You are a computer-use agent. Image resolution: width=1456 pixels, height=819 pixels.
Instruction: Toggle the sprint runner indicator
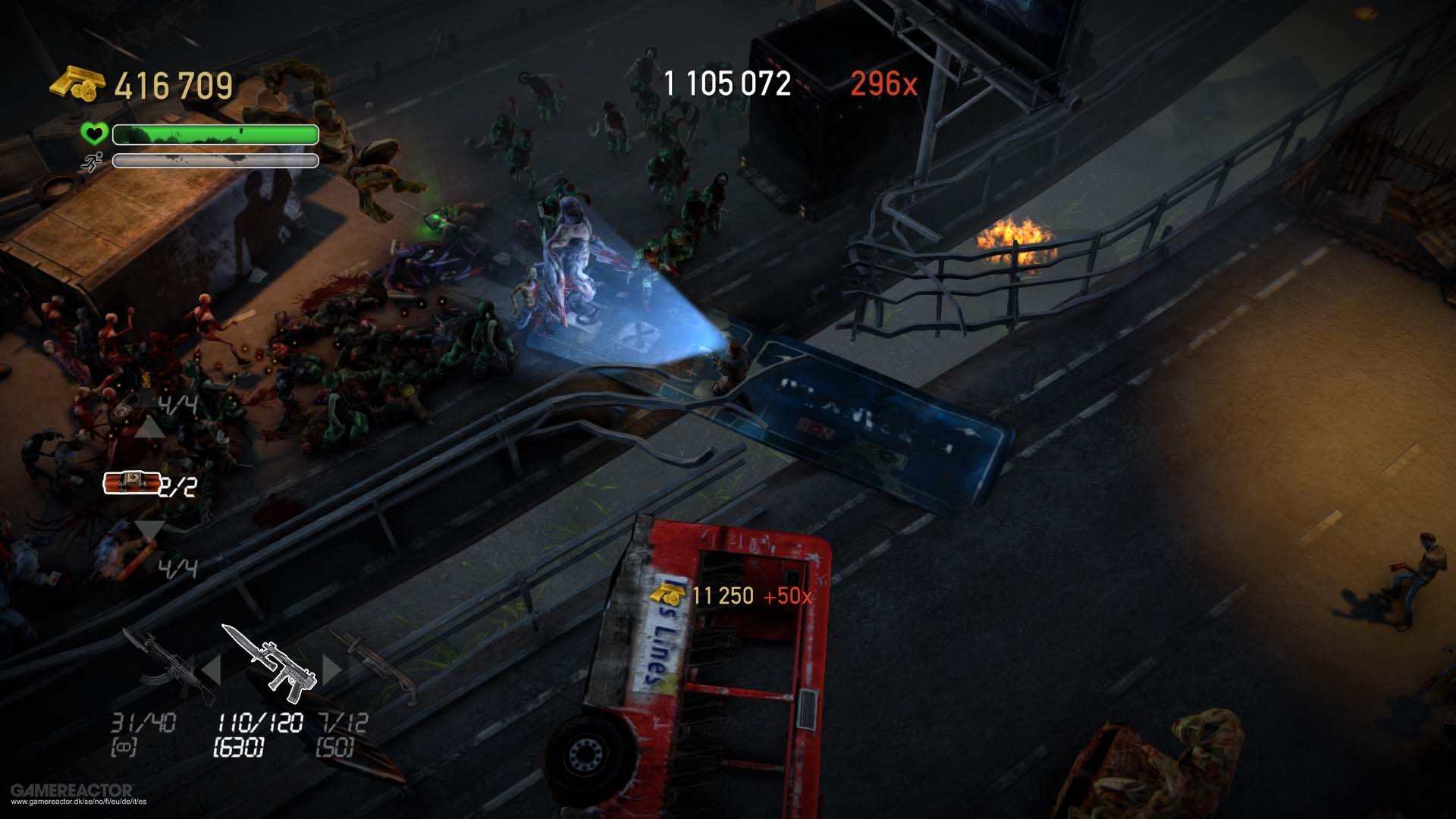point(91,162)
